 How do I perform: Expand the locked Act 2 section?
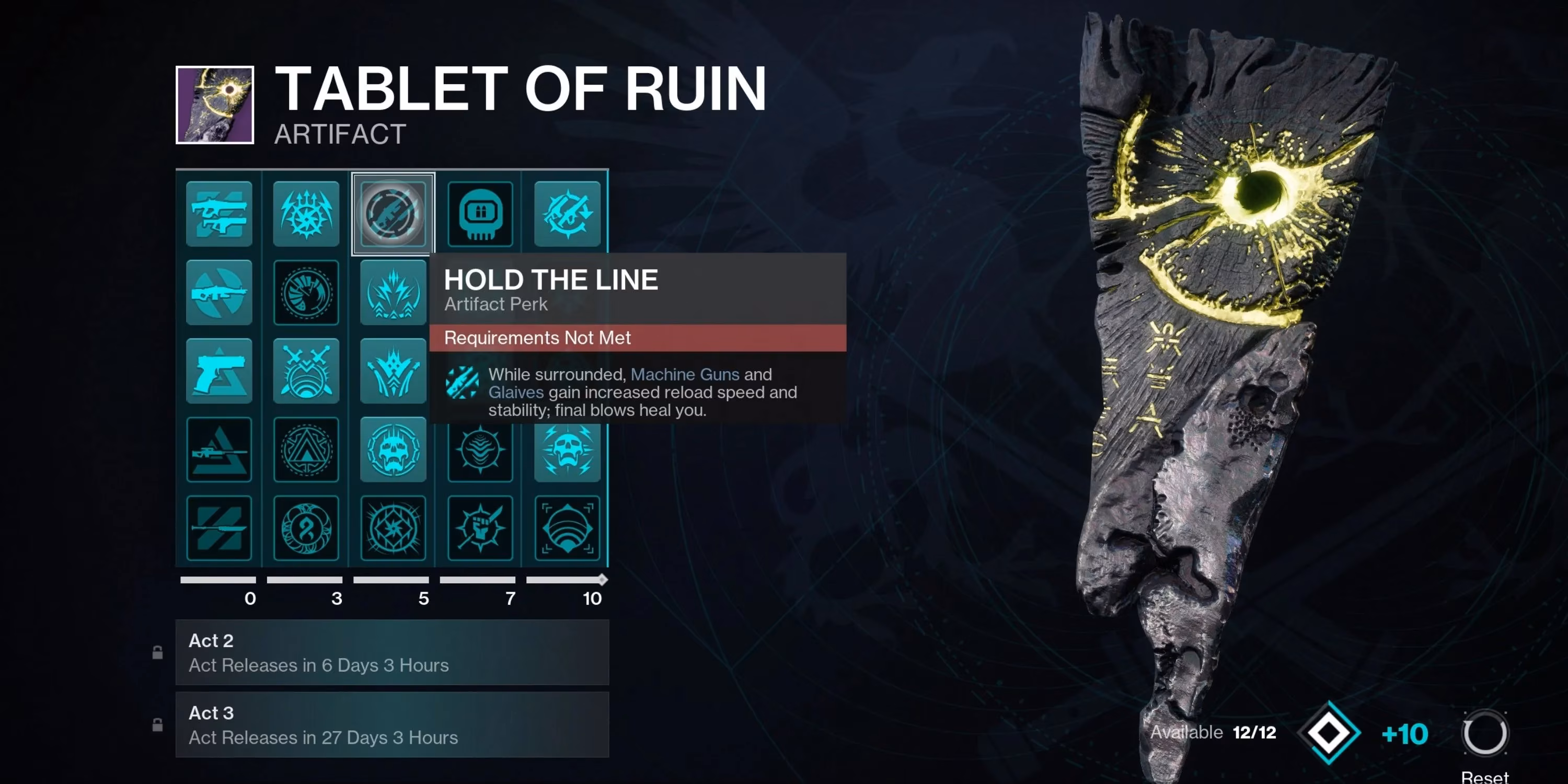(x=393, y=652)
